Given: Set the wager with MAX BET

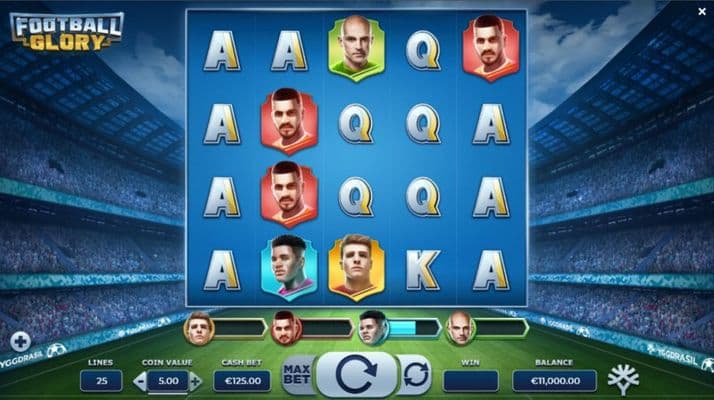Looking at the screenshot, I should (296, 376).
